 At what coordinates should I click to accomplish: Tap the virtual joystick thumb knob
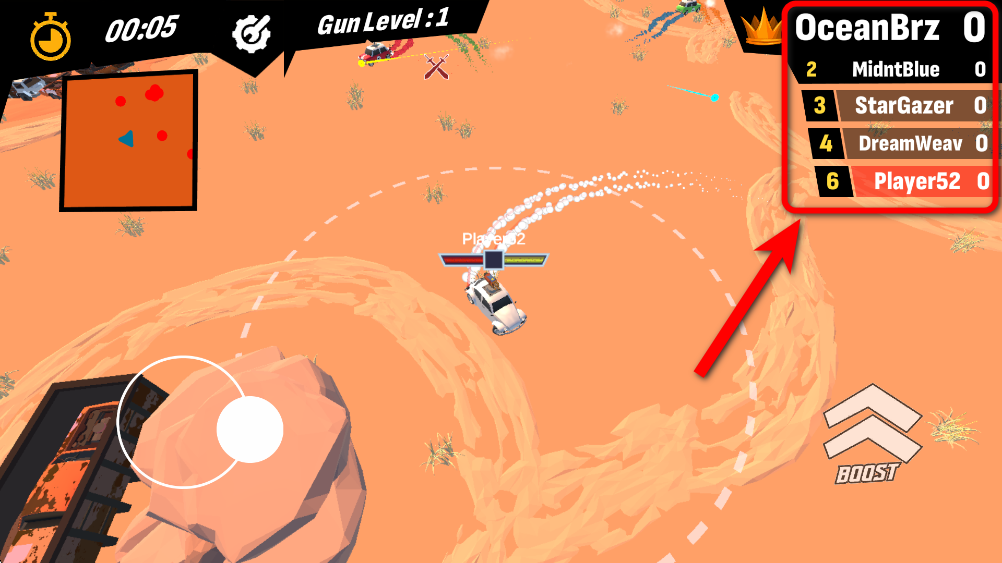[x=249, y=429]
